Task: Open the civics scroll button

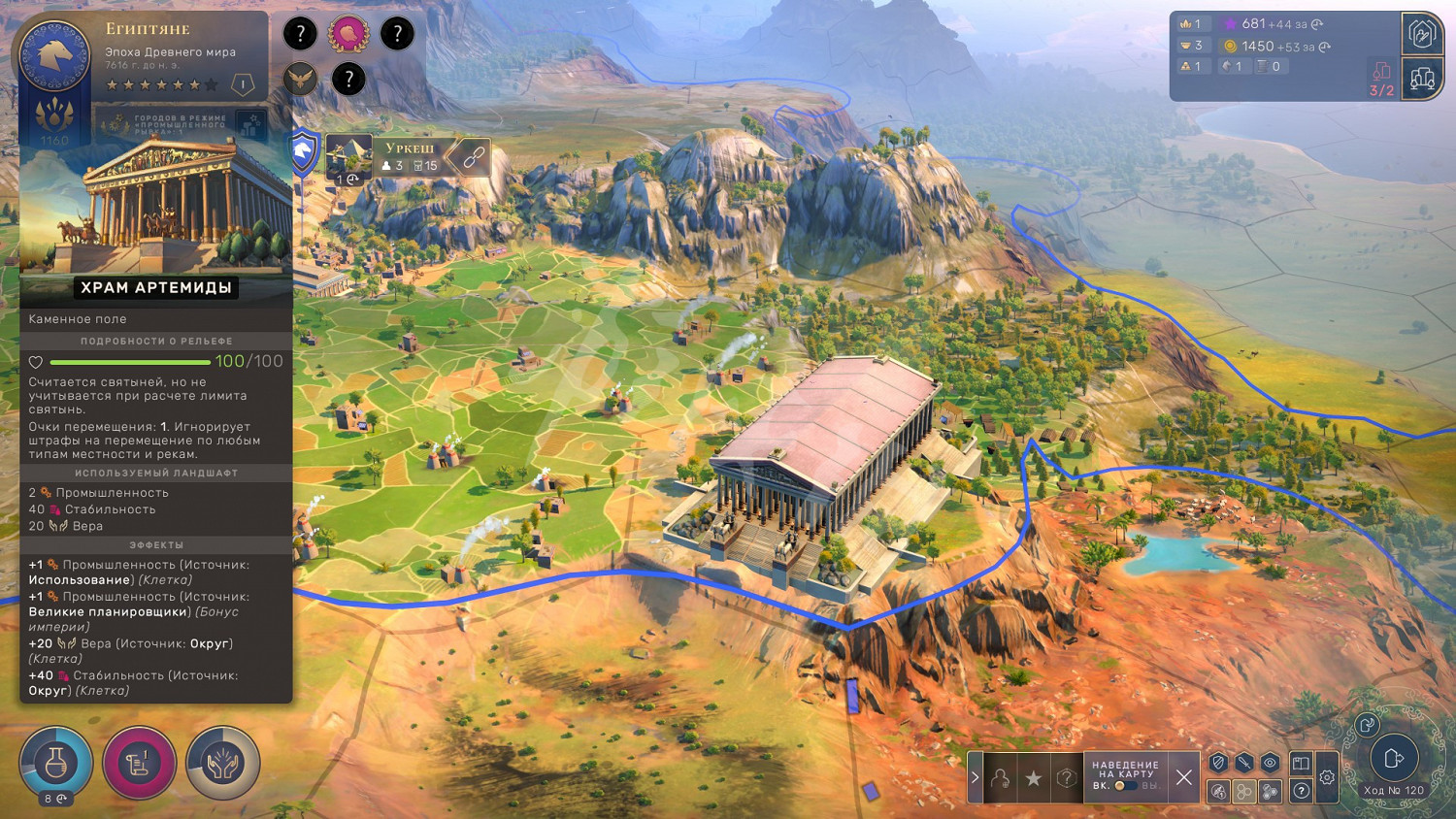Action: click(139, 764)
